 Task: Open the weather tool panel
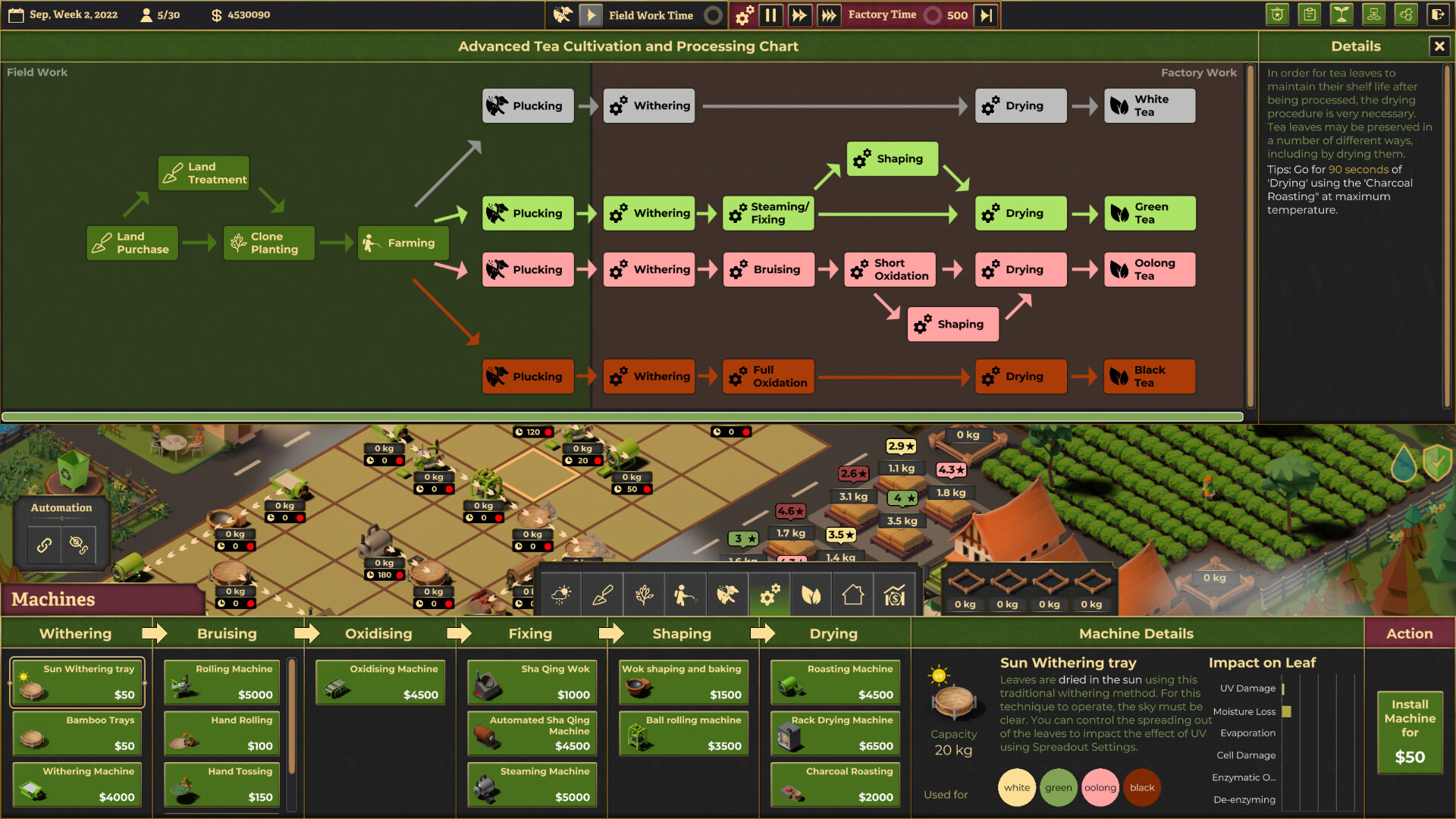coord(560,595)
